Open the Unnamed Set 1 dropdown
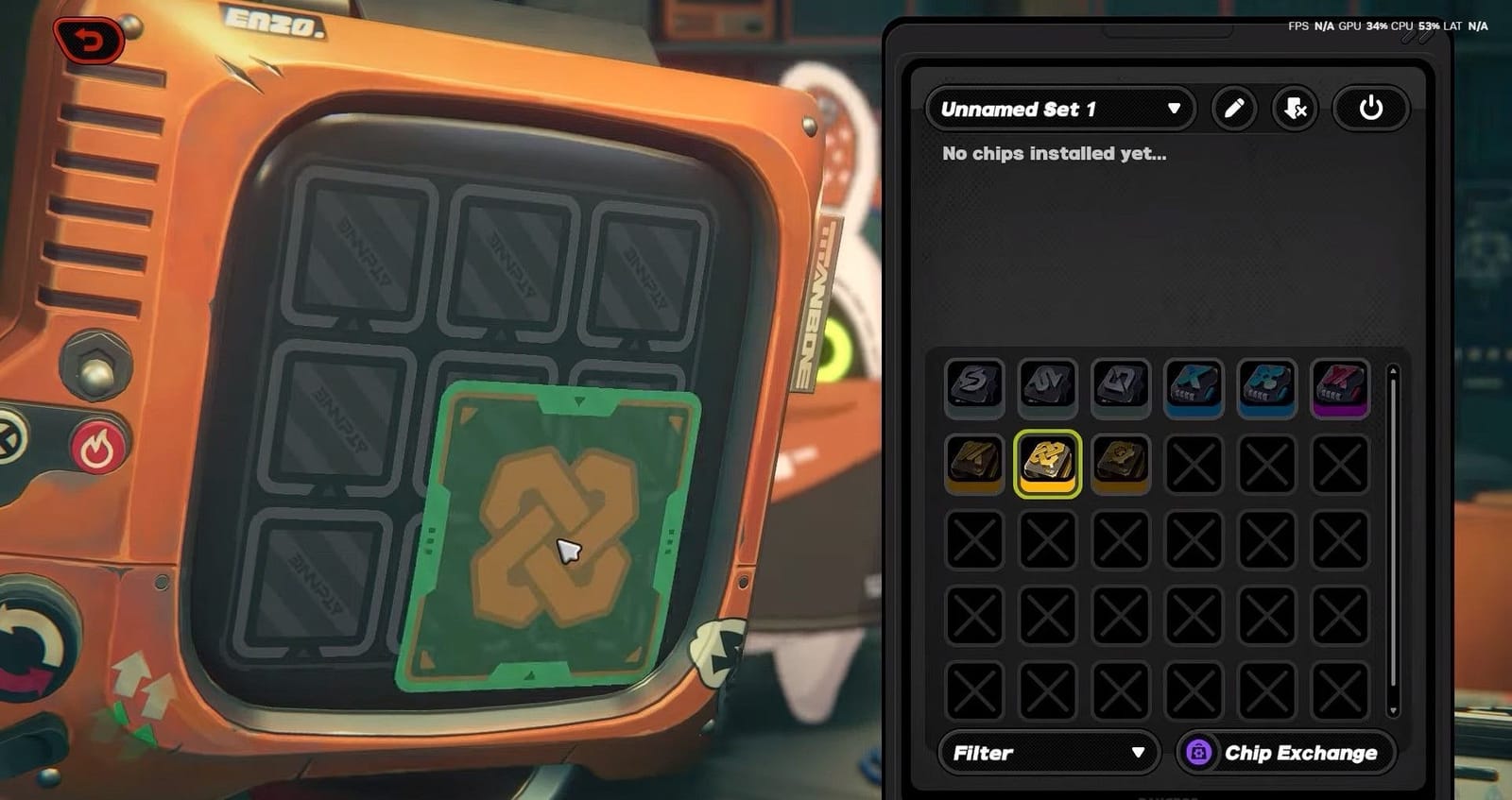1512x800 pixels. (1058, 109)
